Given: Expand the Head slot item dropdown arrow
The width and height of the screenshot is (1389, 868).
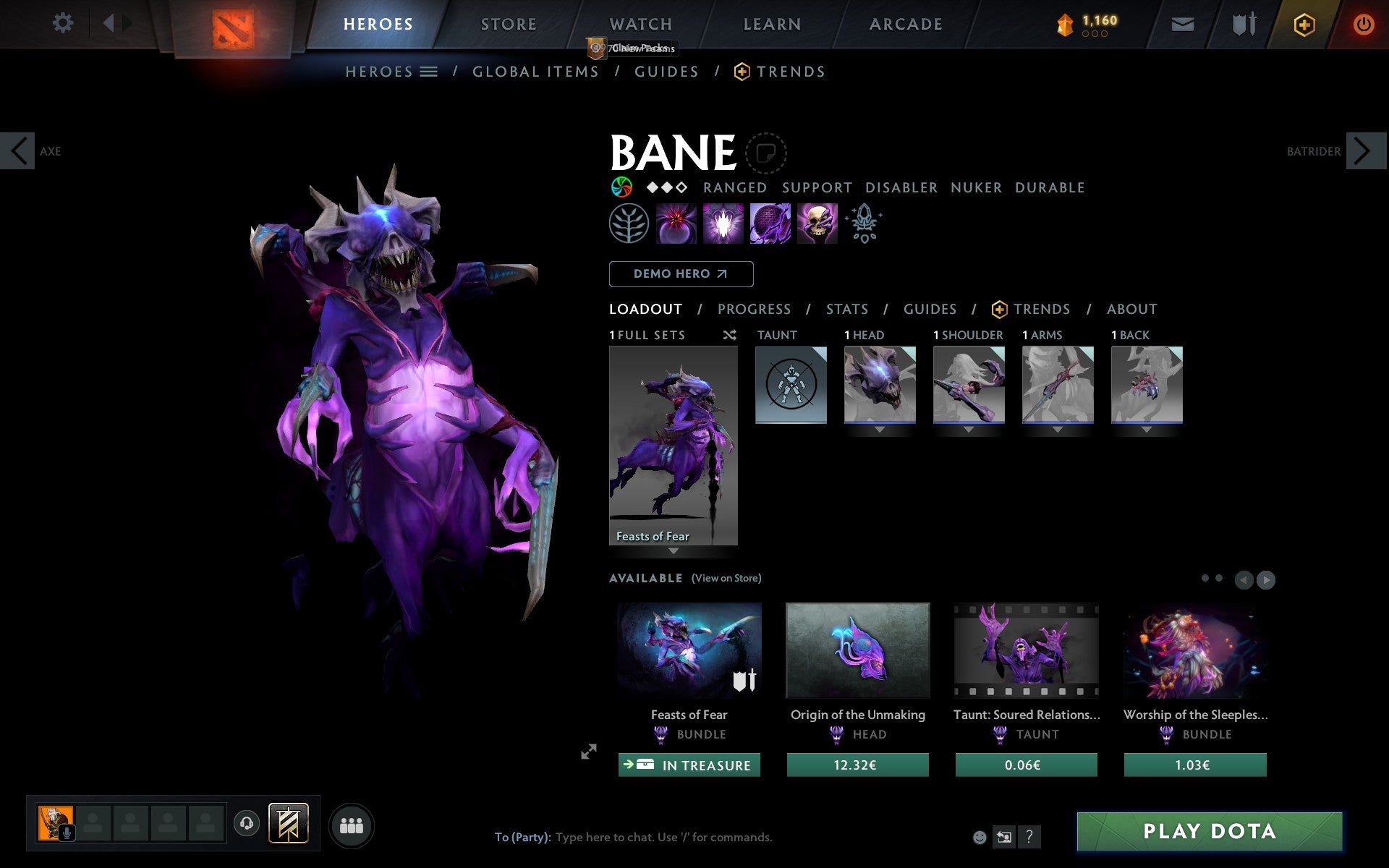Looking at the screenshot, I should click(x=880, y=428).
